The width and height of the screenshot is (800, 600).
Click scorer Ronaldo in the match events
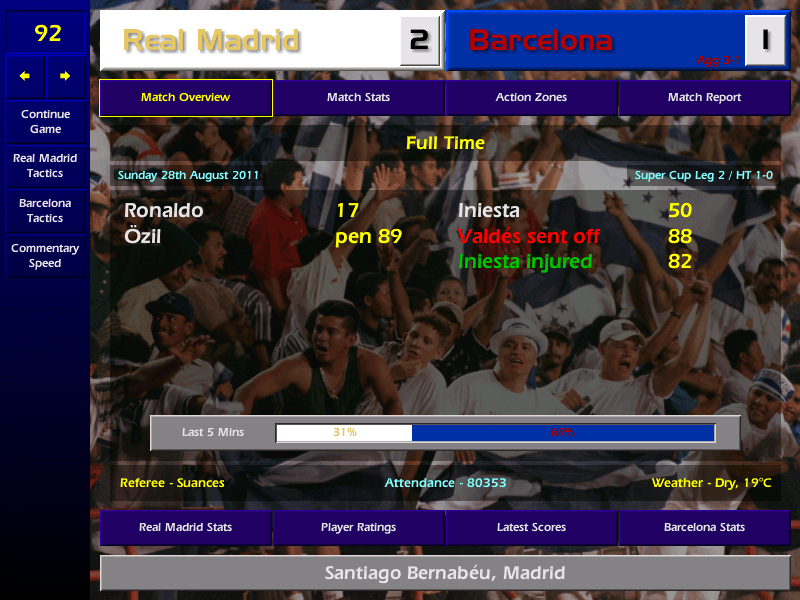pyautogui.click(x=164, y=211)
